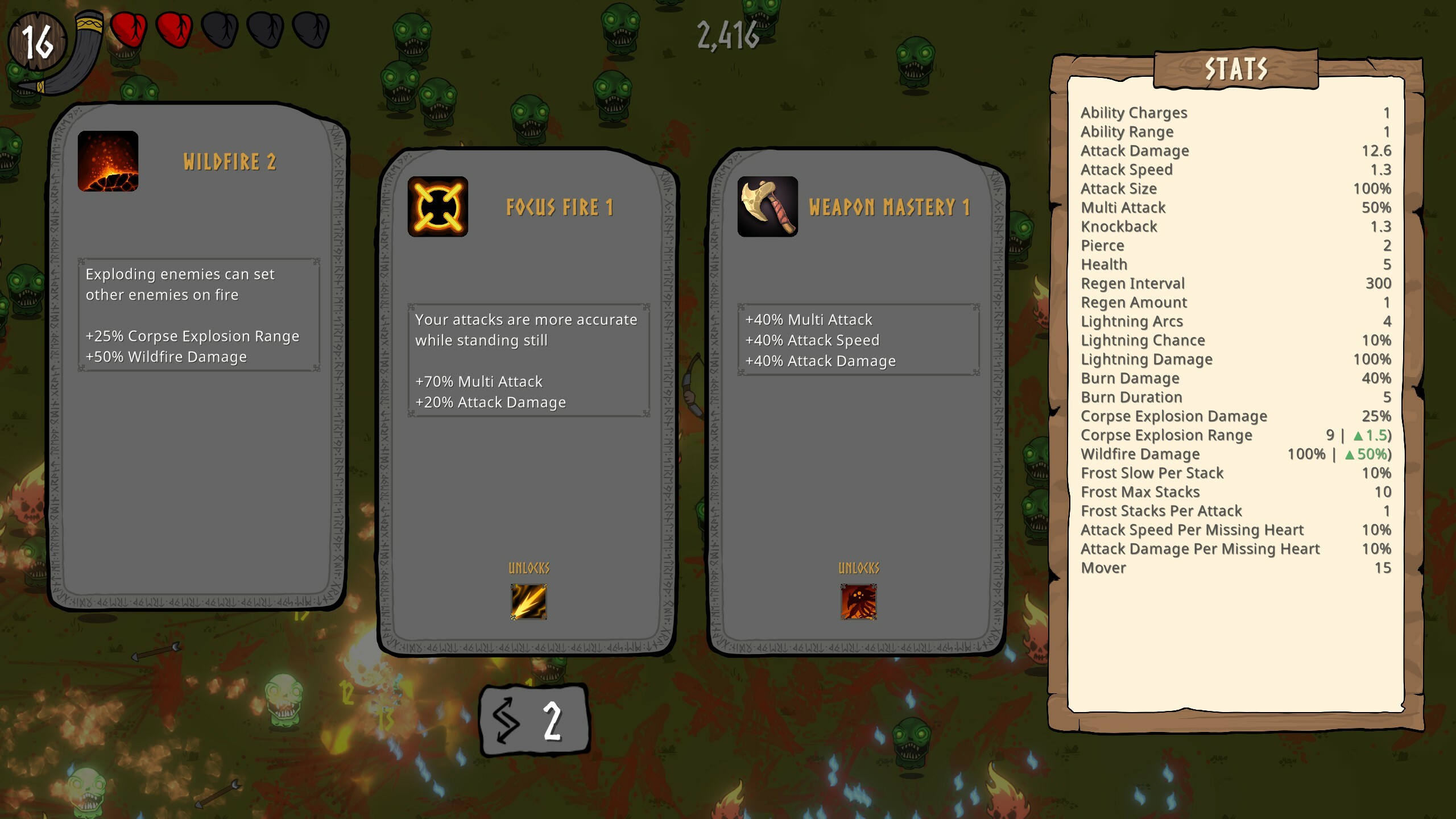This screenshot has width=1456, height=819.
Task: Click the reroll button showing 2
Action: click(535, 719)
